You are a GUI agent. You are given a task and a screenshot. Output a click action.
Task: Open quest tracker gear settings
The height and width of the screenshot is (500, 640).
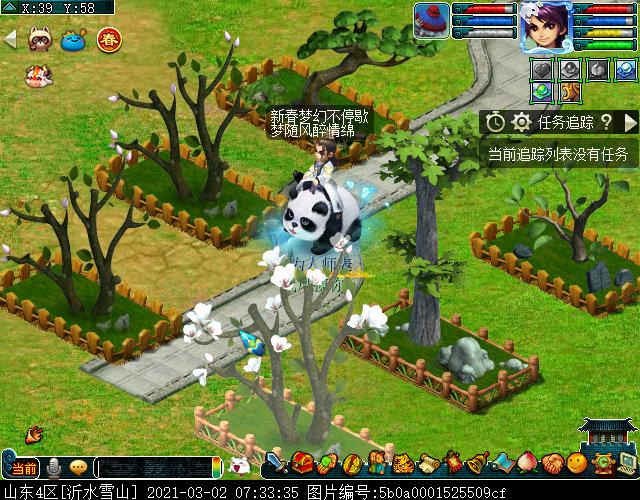click(x=521, y=122)
